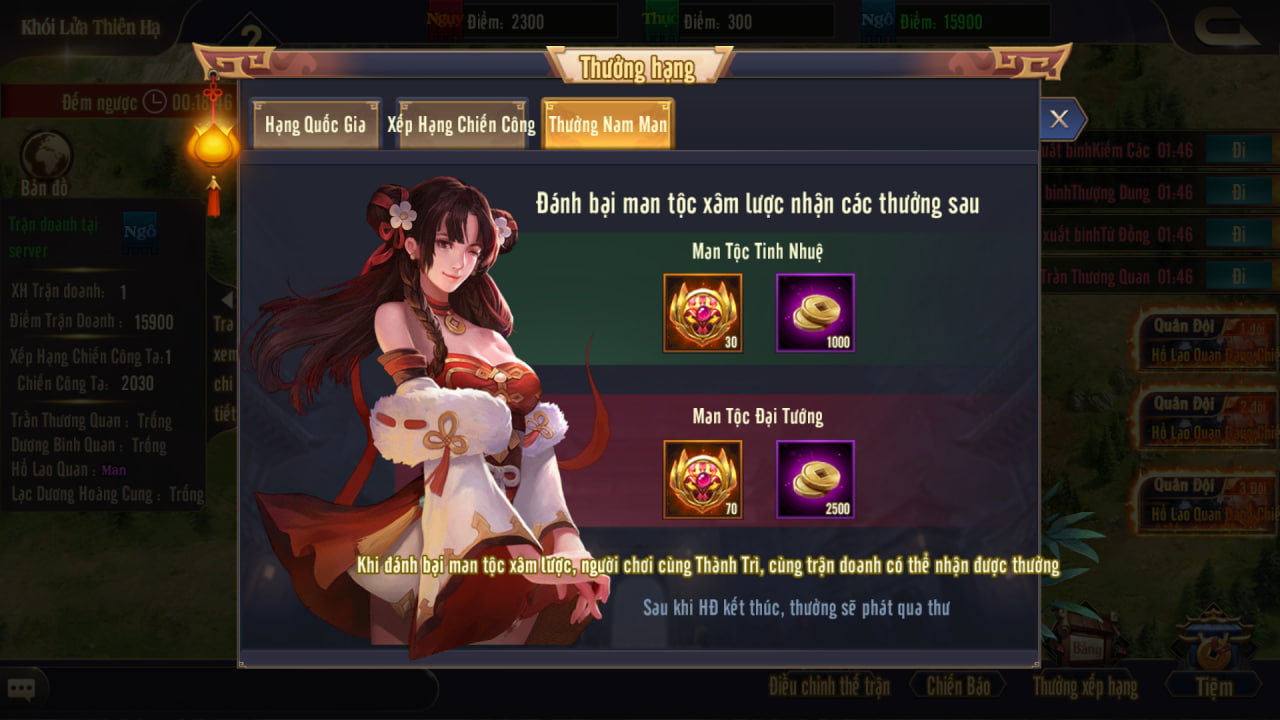Screen dimensions: 1280x720
Task: Click Đi next to the Kiếm Các march
Action: point(1238,150)
